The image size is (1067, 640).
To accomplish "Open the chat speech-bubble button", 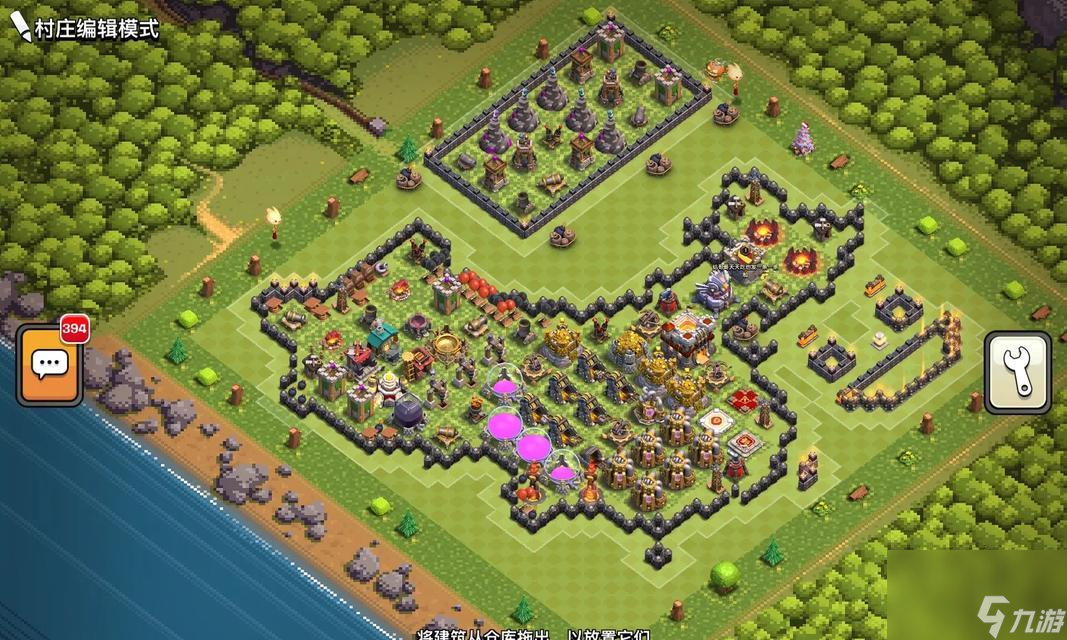I will pyautogui.click(x=49, y=365).
